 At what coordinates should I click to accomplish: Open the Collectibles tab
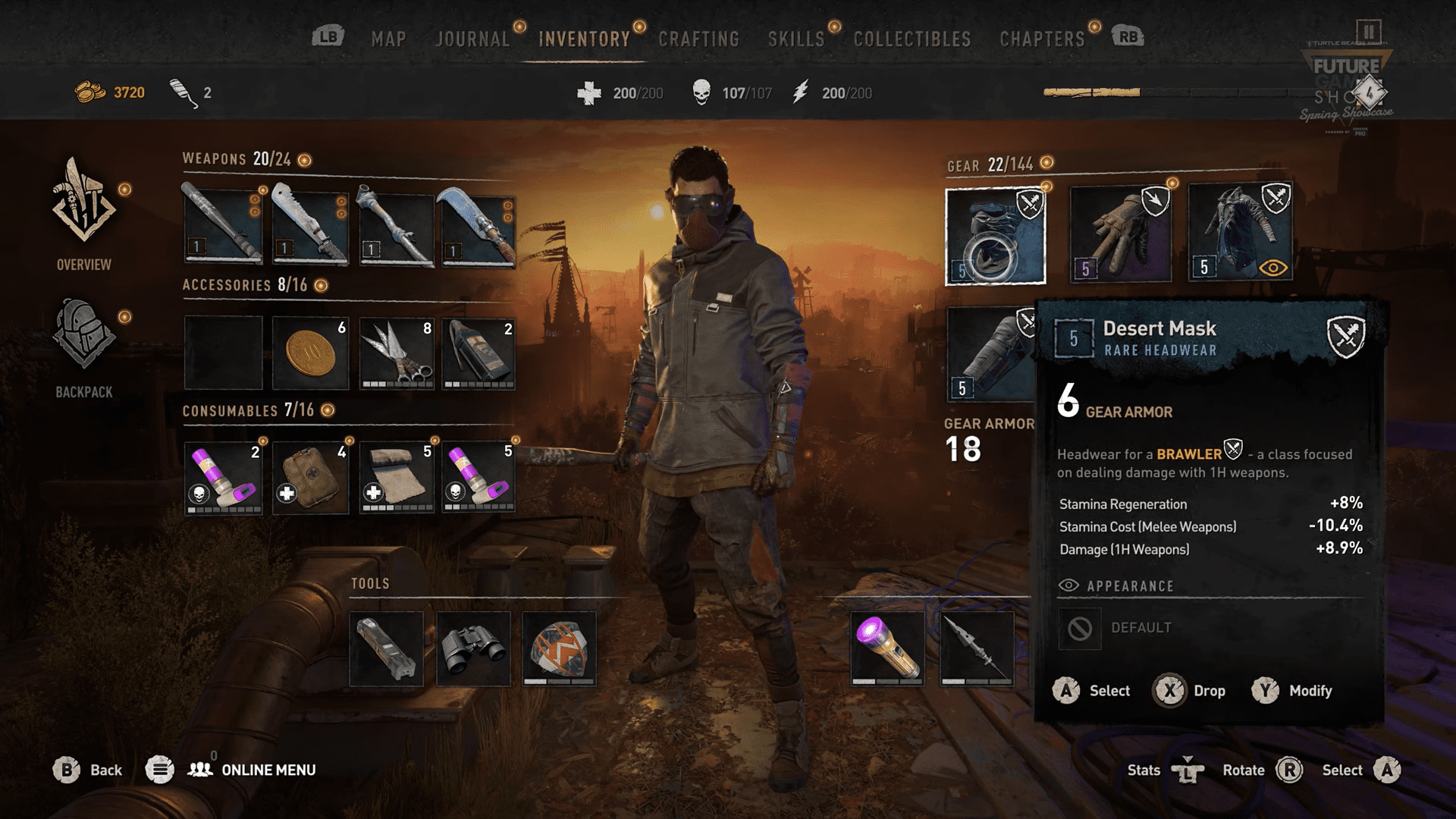coord(912,39)
